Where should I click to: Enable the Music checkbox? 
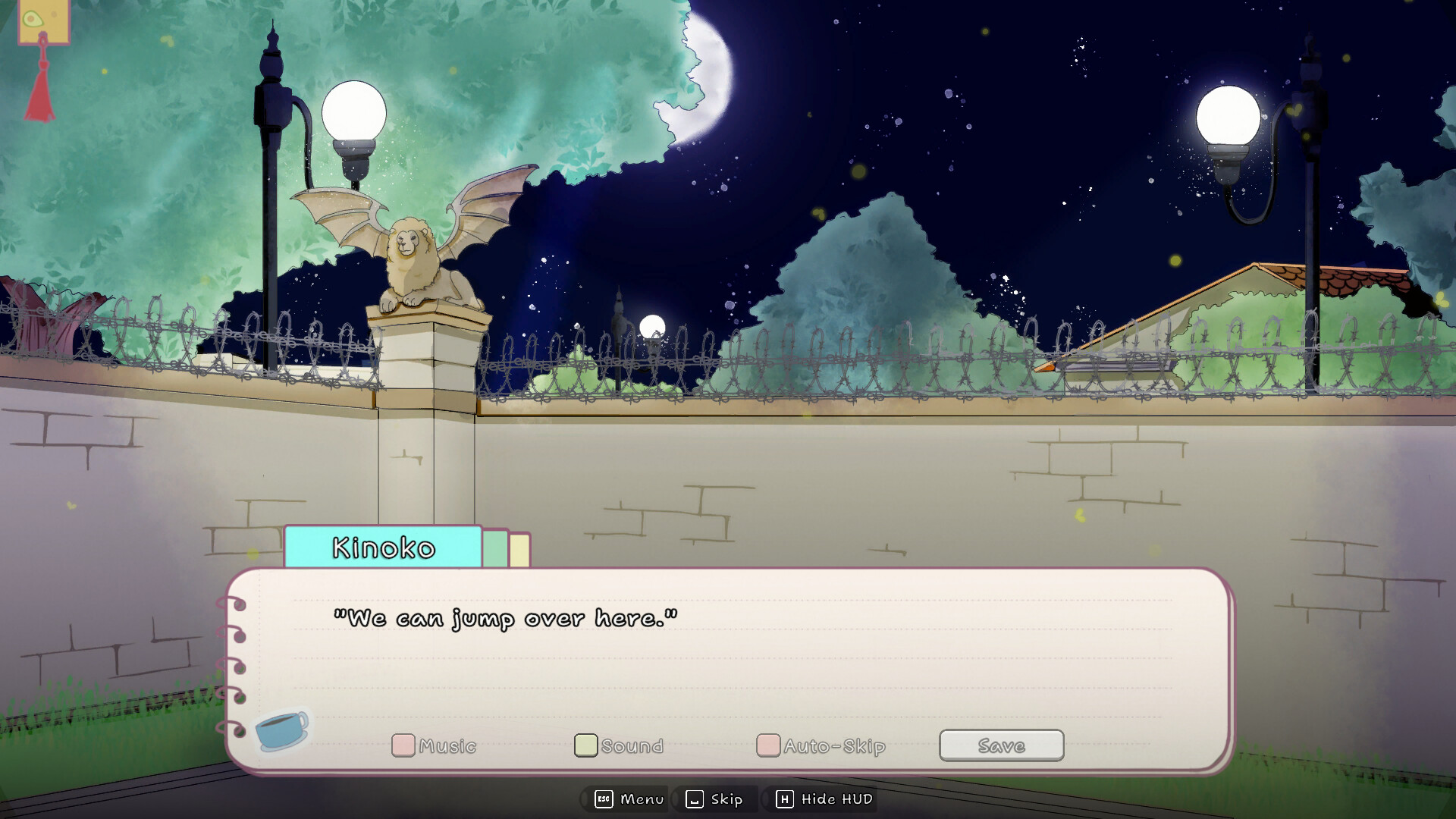point(403,745)
